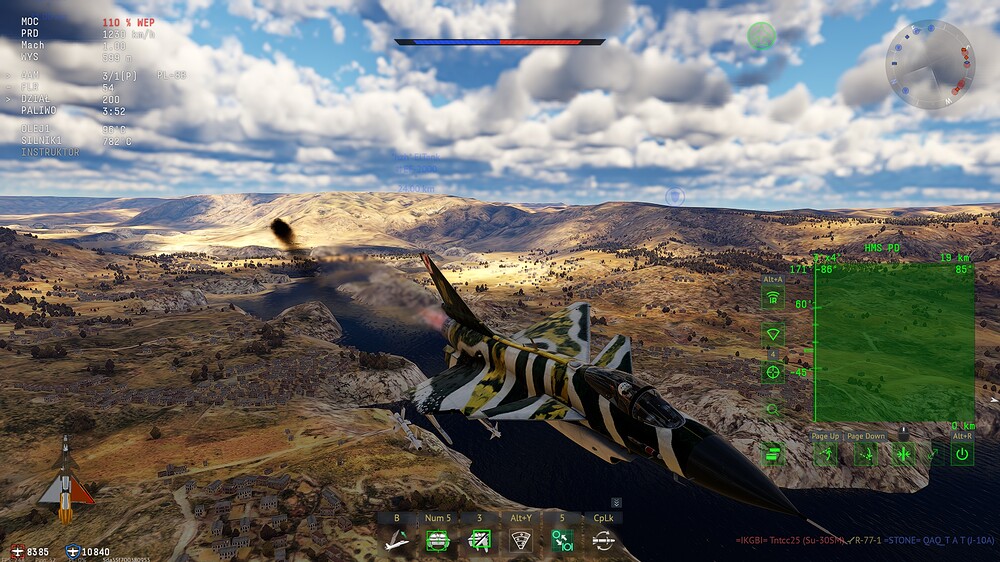This screenshot has height=562, width=1000.
Task: Click the magnifier zoom icon
Action: coord(773,409)
